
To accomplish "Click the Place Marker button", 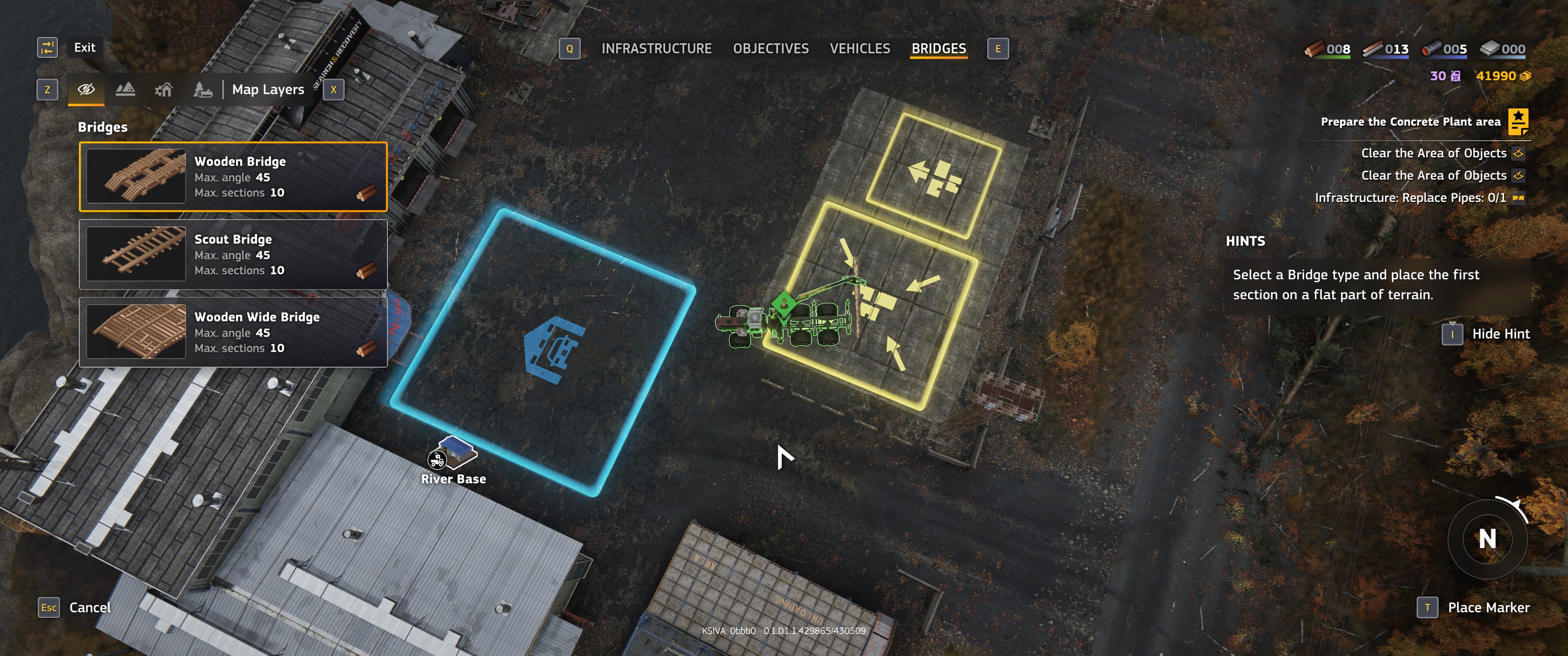I will point(1488,607).
